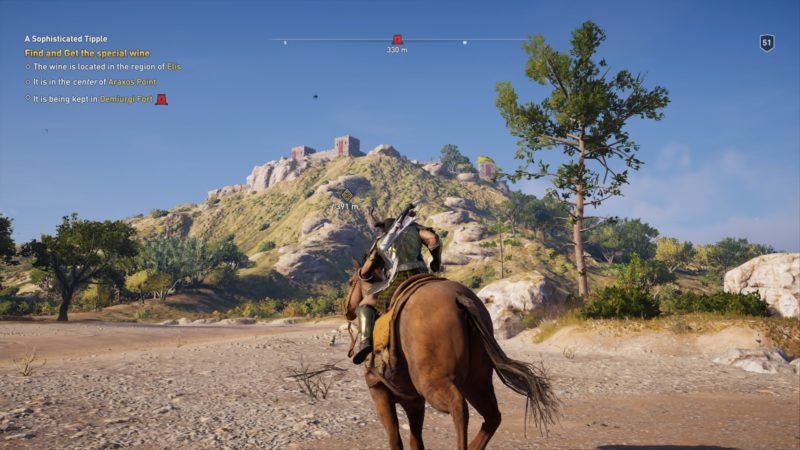Select the diamond waypoint marker showing 391 m

coord(347,194)
